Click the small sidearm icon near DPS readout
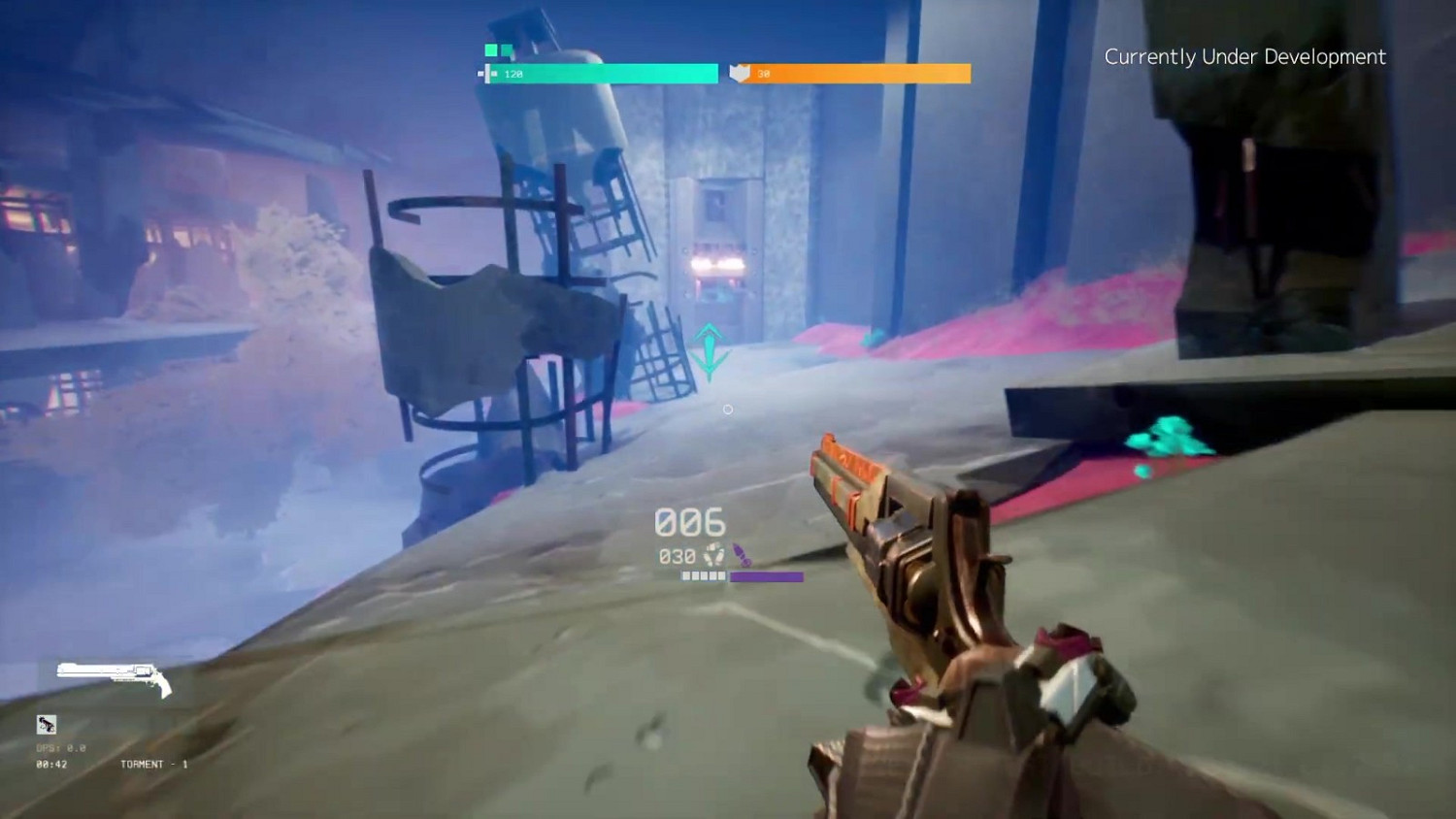The height and width of the screenshot is (819, 1456). click(47, 725)
